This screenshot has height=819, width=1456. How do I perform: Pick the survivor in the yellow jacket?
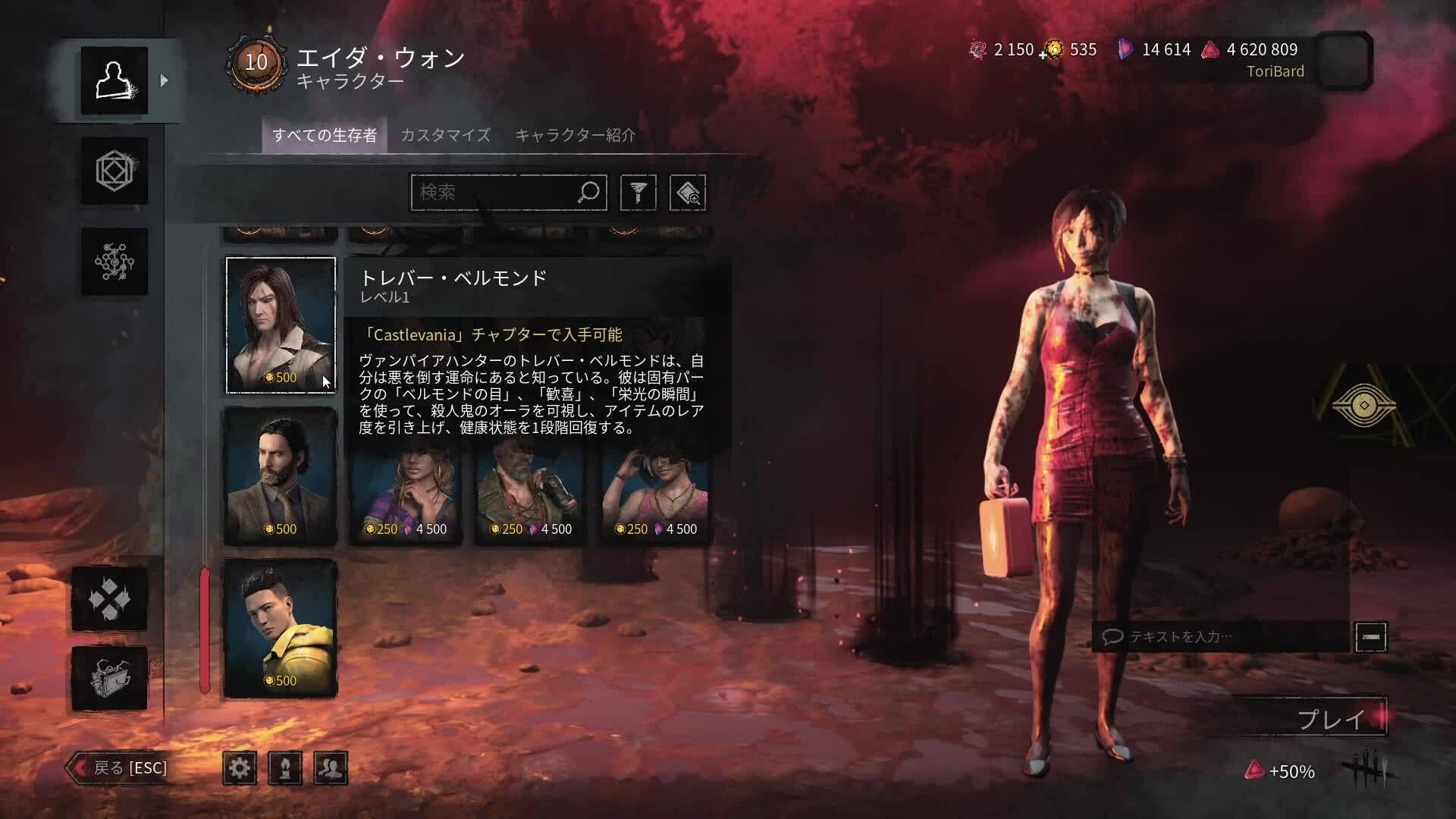tap(281, 628)
